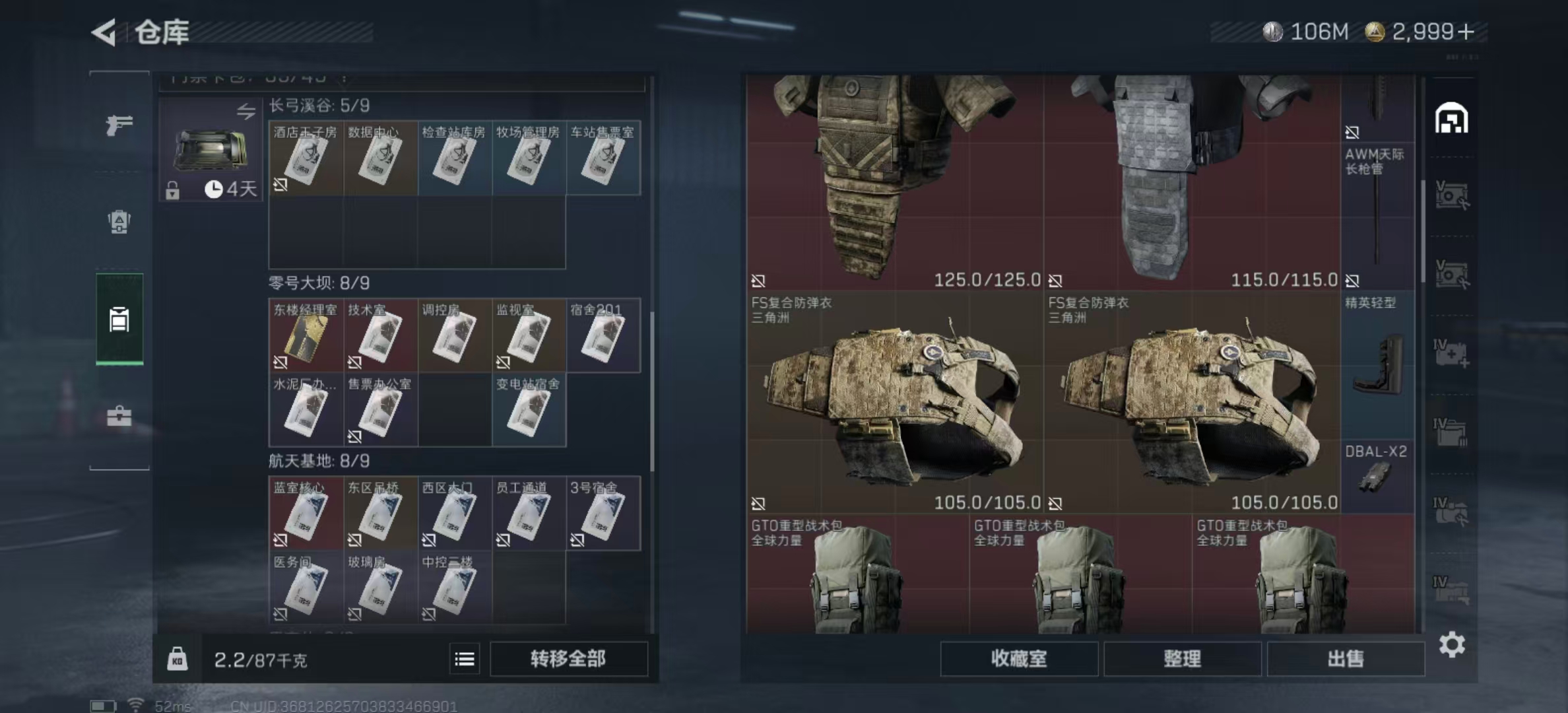The width and height of the screenshot is (1568, 713).
Task: Click the 出售 sell button
Action: click(1346, 659)
